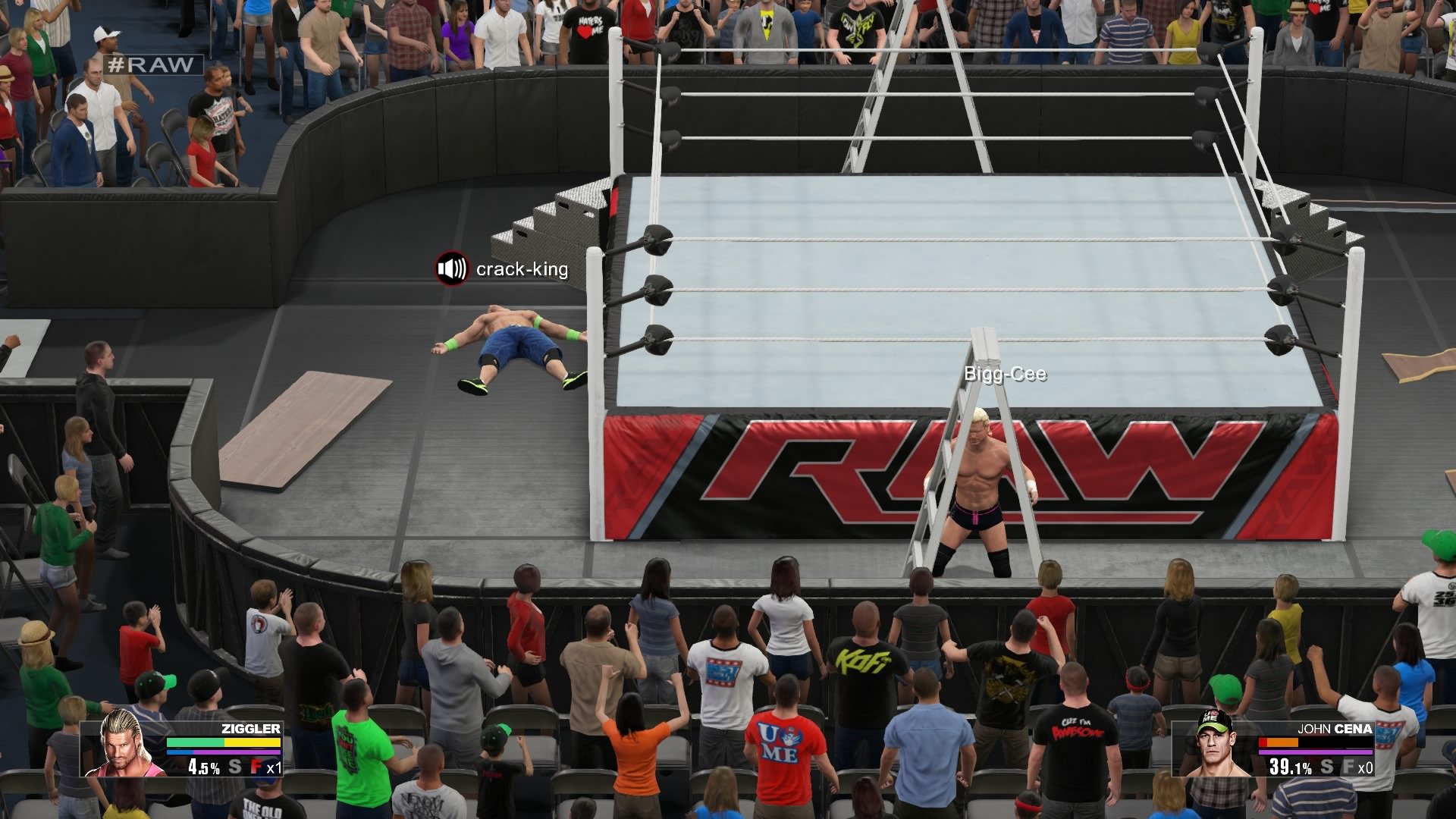Click Cena's purple momentum bar
The width and height of the screenshot is (1456, 819).
(x=1313, y=752)
